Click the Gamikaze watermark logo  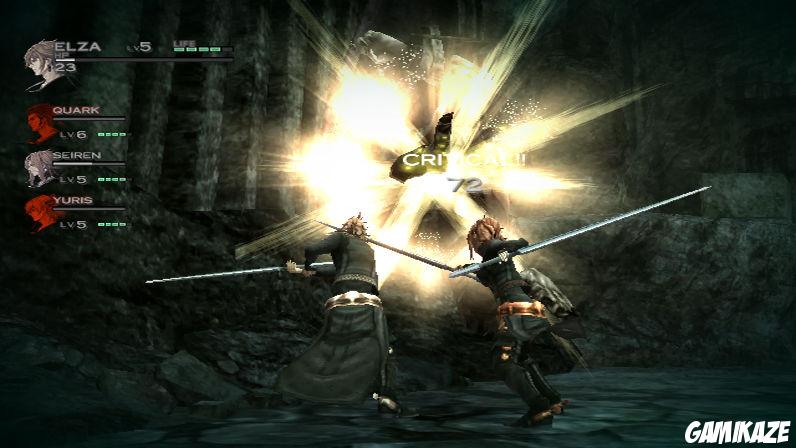point(736,431)
